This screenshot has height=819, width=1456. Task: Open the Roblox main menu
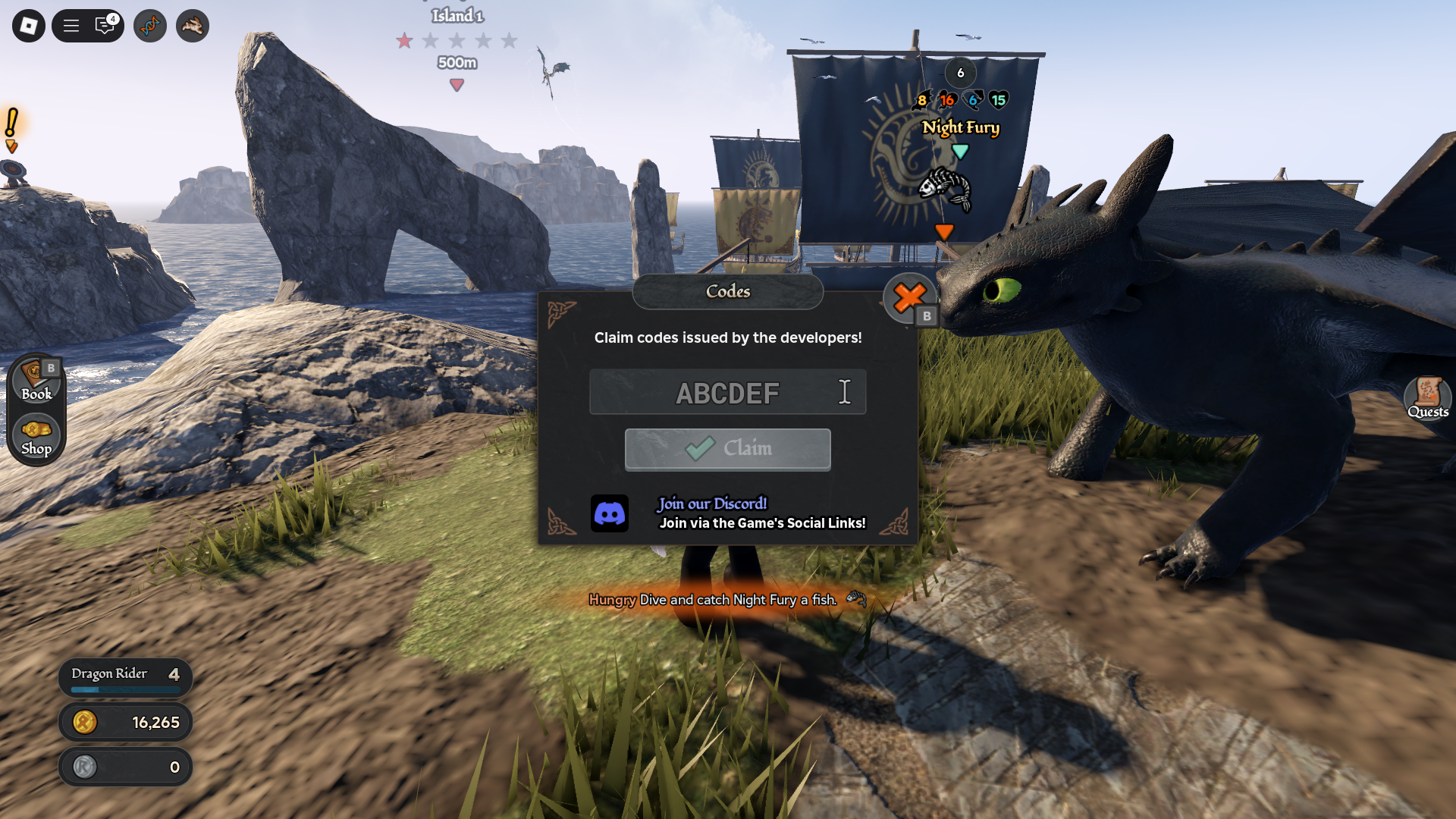29,26
